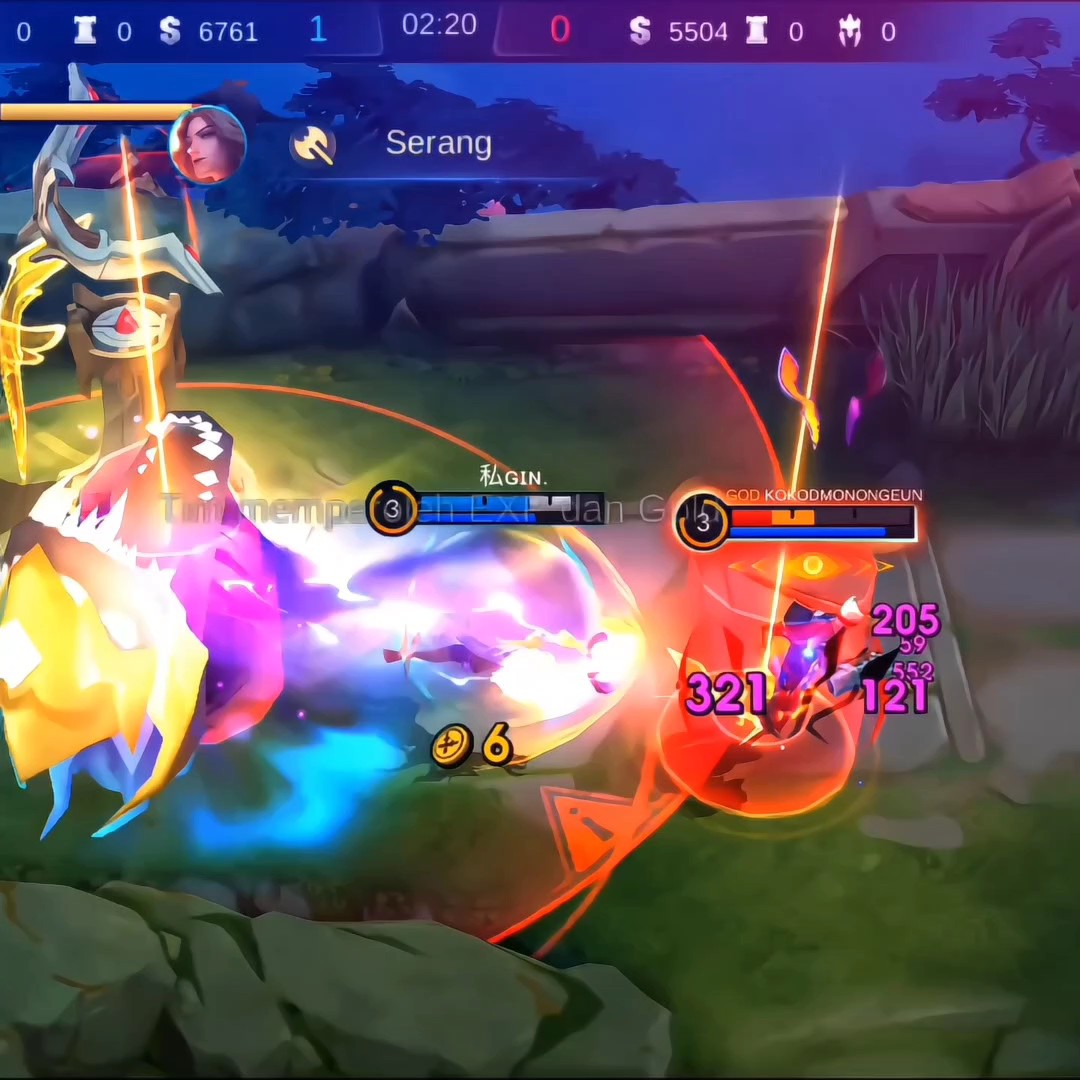Select the Serang attack signal axe icon
Image resolution: width=1080 pixels, height=1080 pixels.
[313, 146]
